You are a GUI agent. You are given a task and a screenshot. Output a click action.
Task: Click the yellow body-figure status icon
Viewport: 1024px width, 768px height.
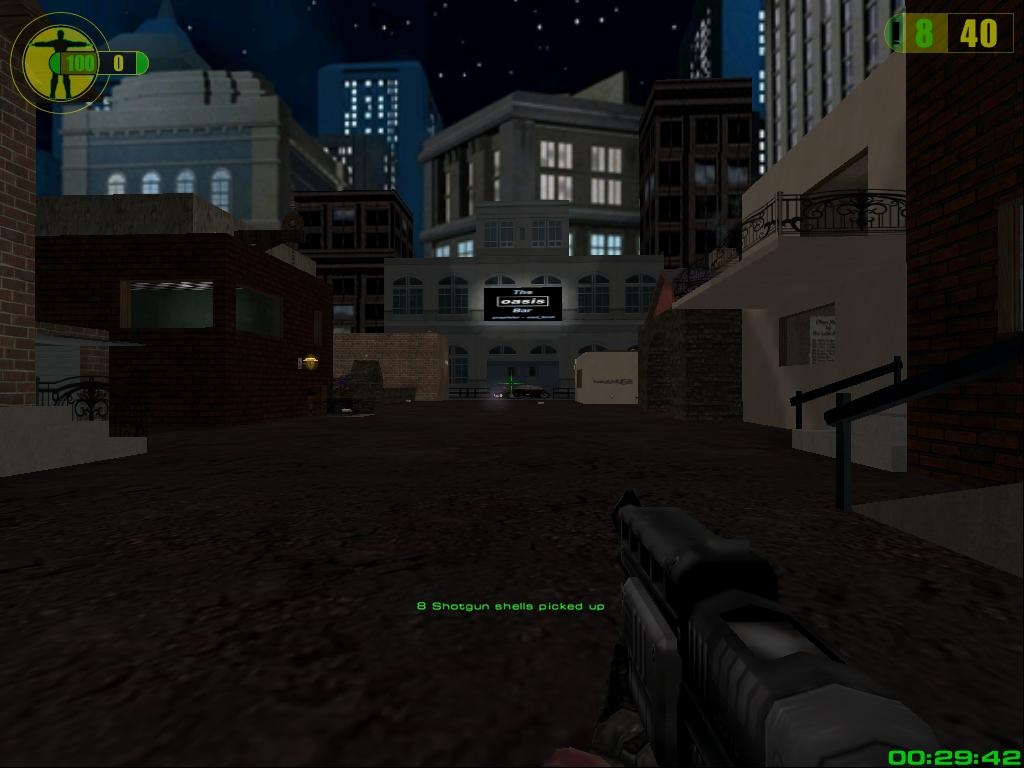coord(50,60)
